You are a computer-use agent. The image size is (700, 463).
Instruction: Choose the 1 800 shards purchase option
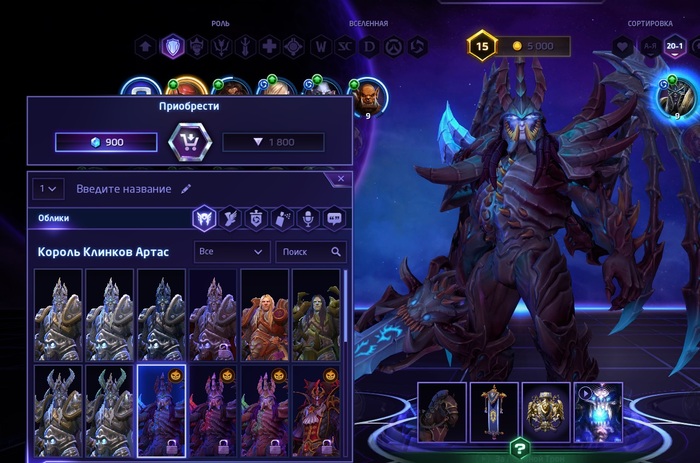click(x=273, y=142)
